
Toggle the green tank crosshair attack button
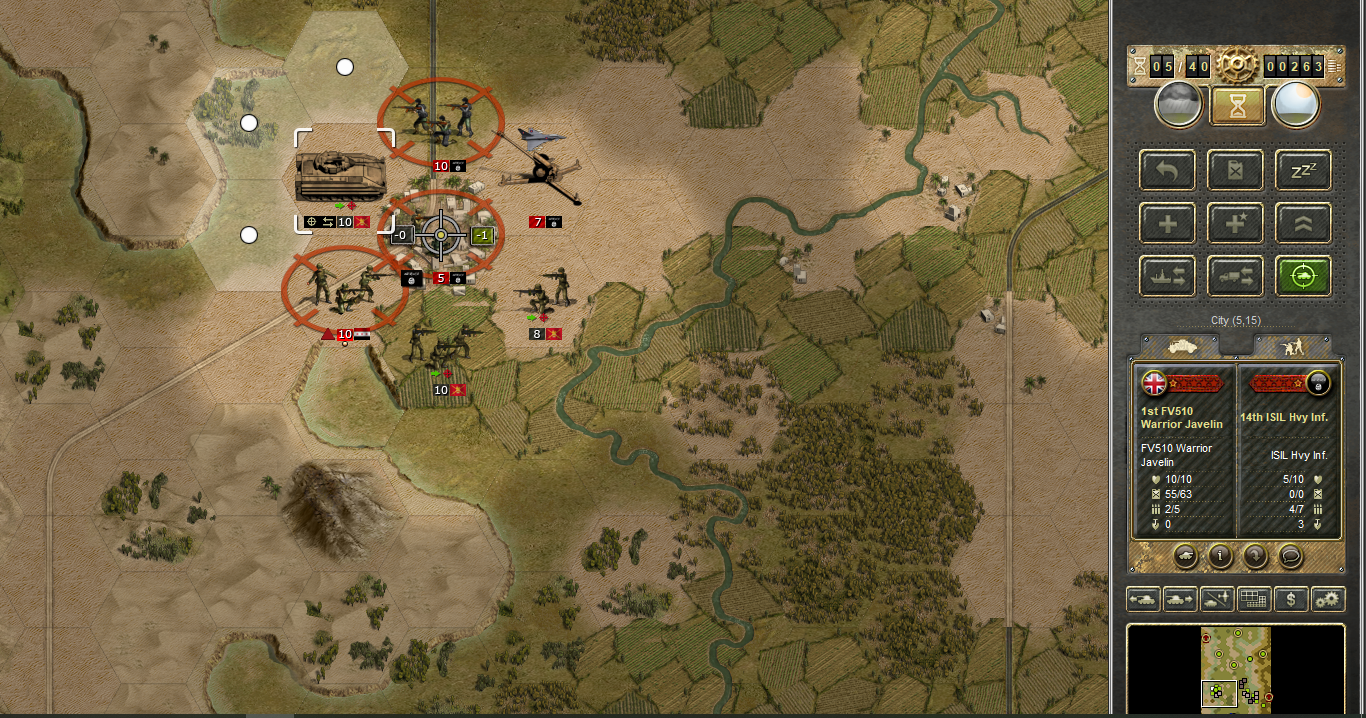[1303, 276]
